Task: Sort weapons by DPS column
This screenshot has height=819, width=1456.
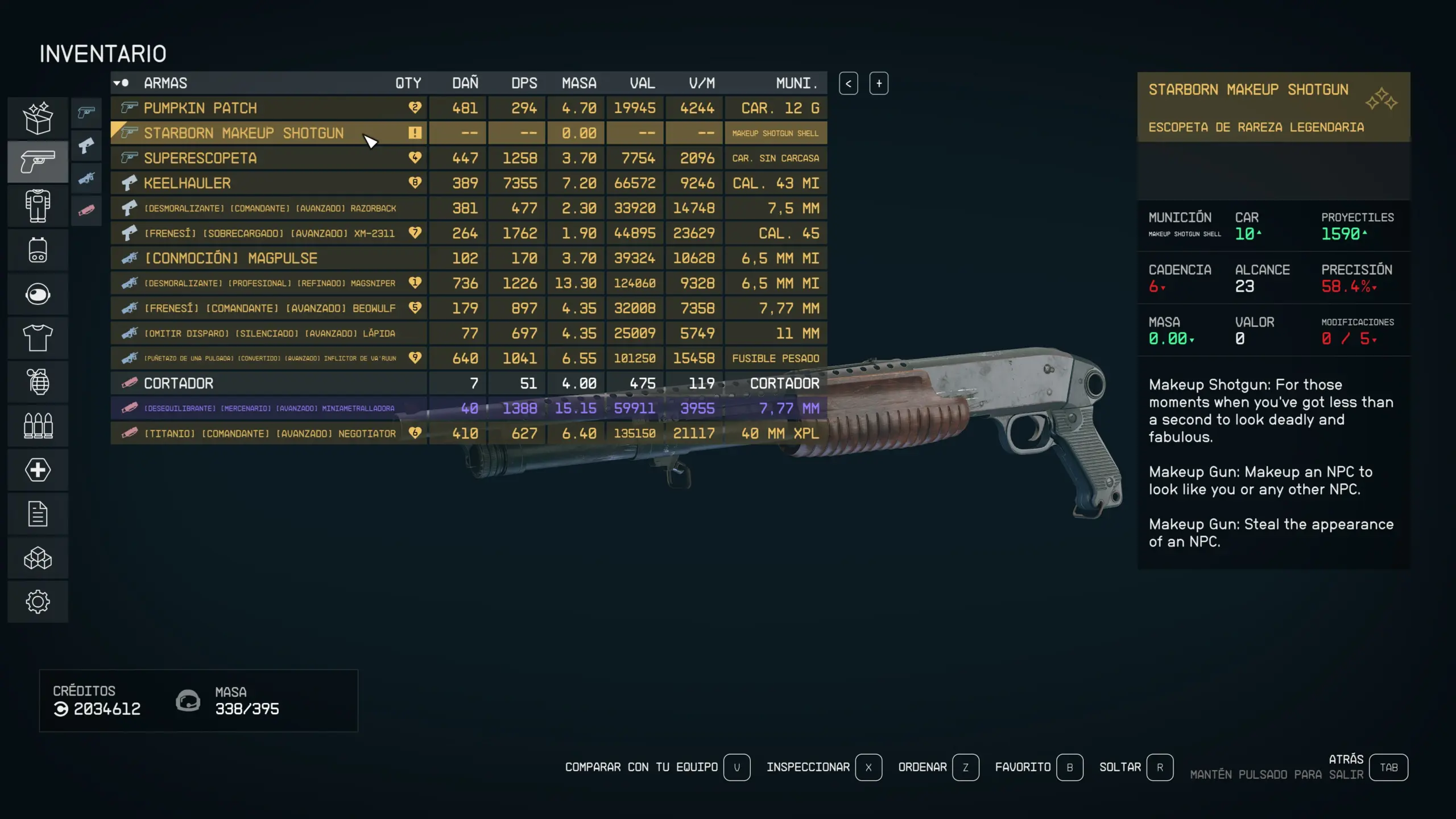Action: click(523, 83)
